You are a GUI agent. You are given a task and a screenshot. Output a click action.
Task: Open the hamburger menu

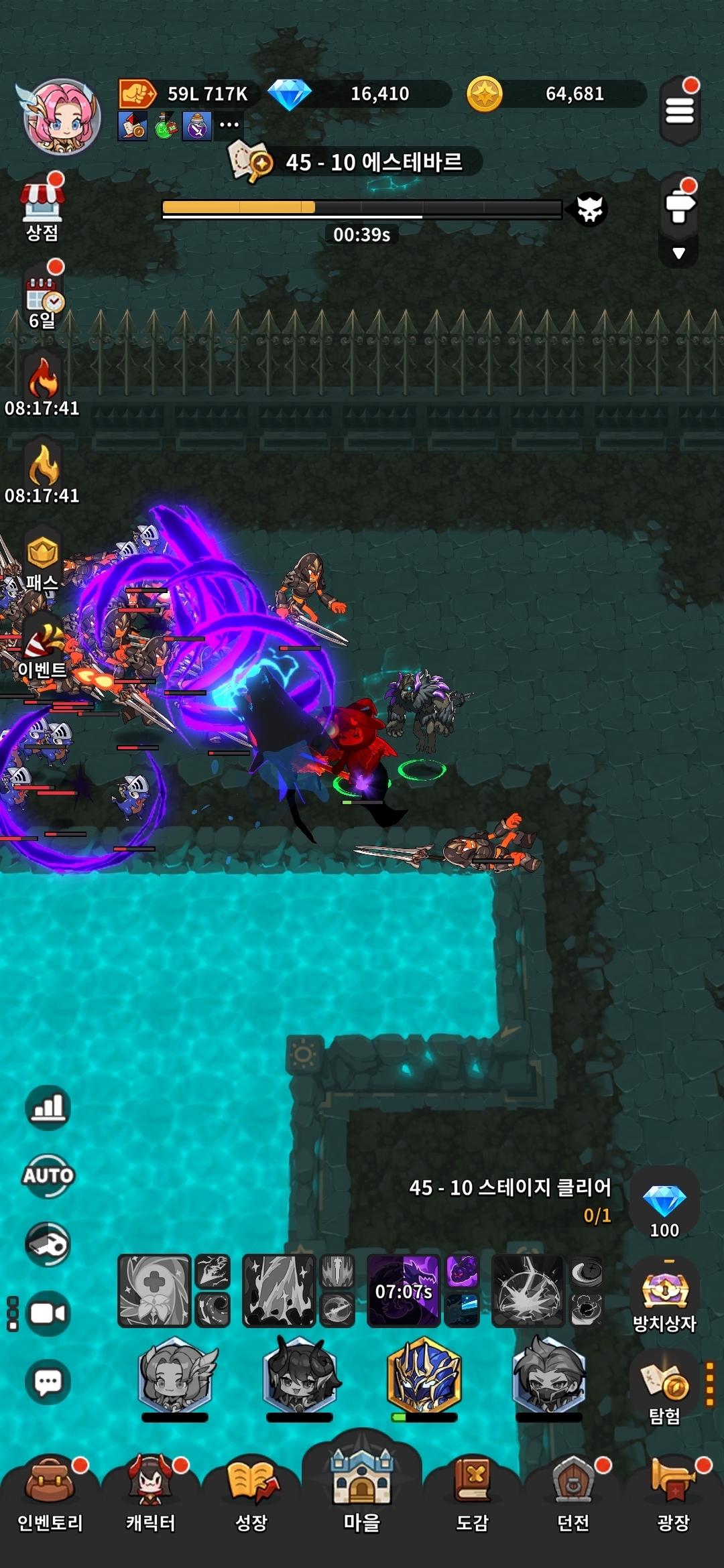click(679, 111)
